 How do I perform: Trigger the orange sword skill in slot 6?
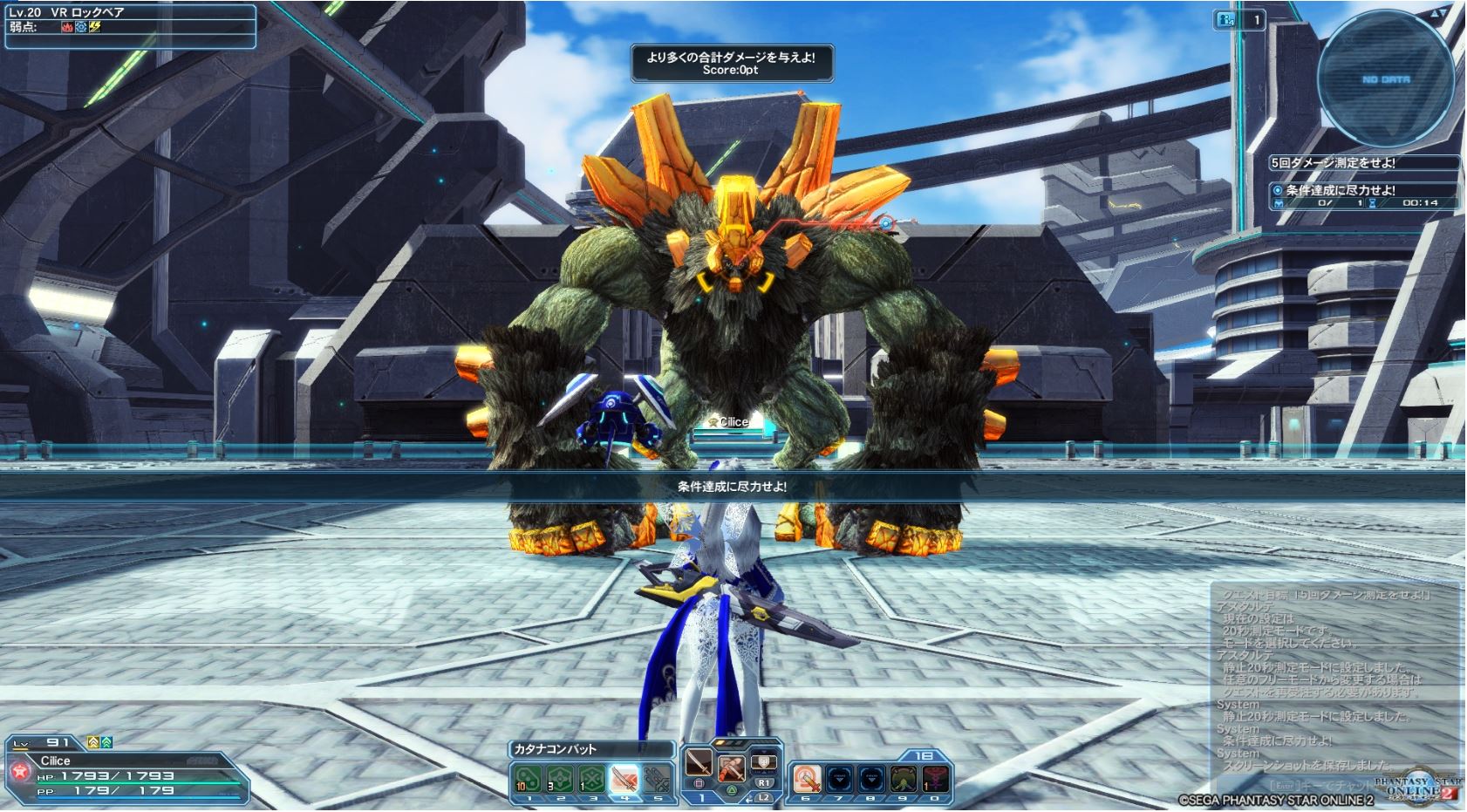tap(807, 779)
